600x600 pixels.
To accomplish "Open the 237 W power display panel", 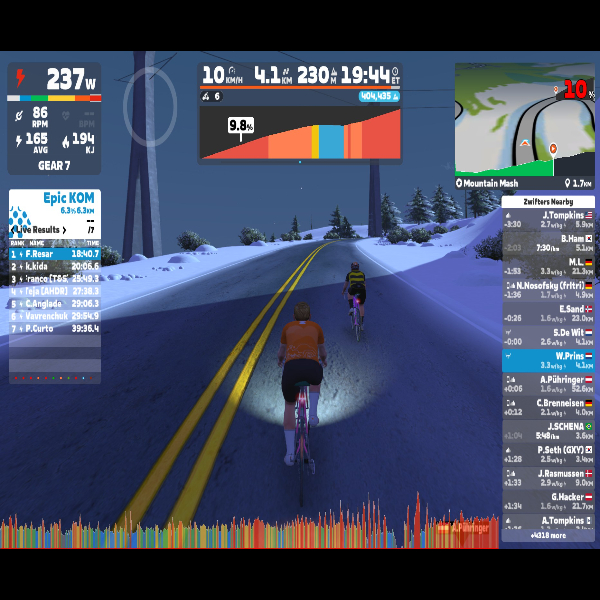I will pos(55,80).
